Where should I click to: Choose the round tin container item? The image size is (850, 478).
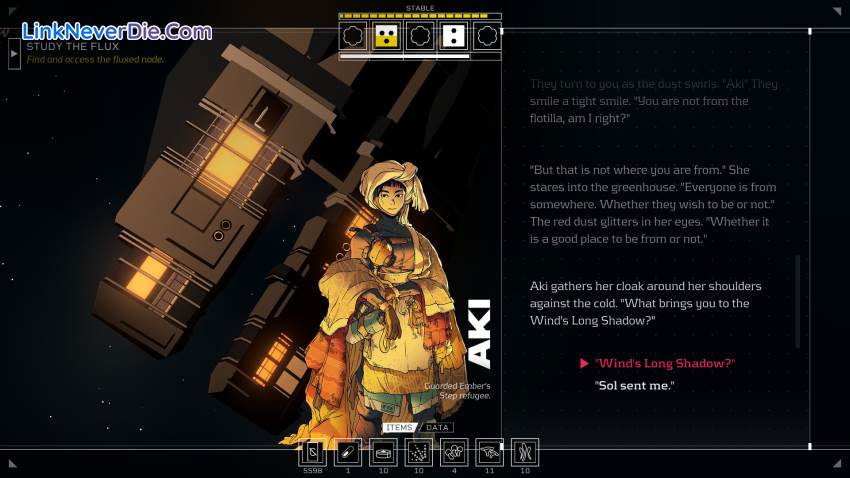[383, 452]
